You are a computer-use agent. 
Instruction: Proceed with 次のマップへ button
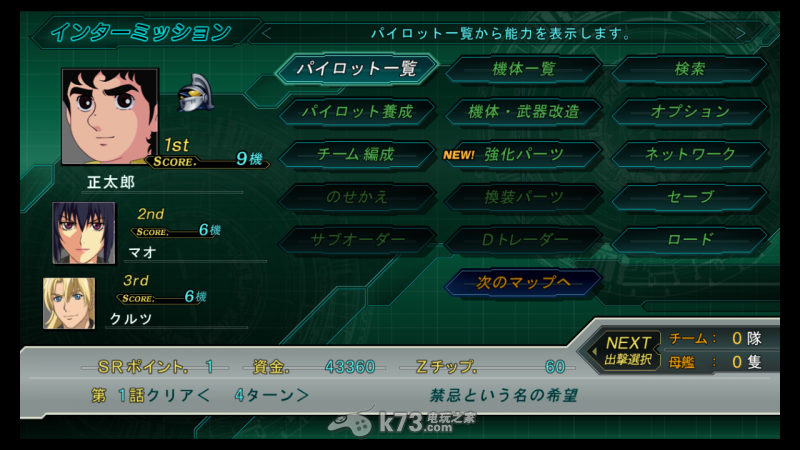click(524, 283)
